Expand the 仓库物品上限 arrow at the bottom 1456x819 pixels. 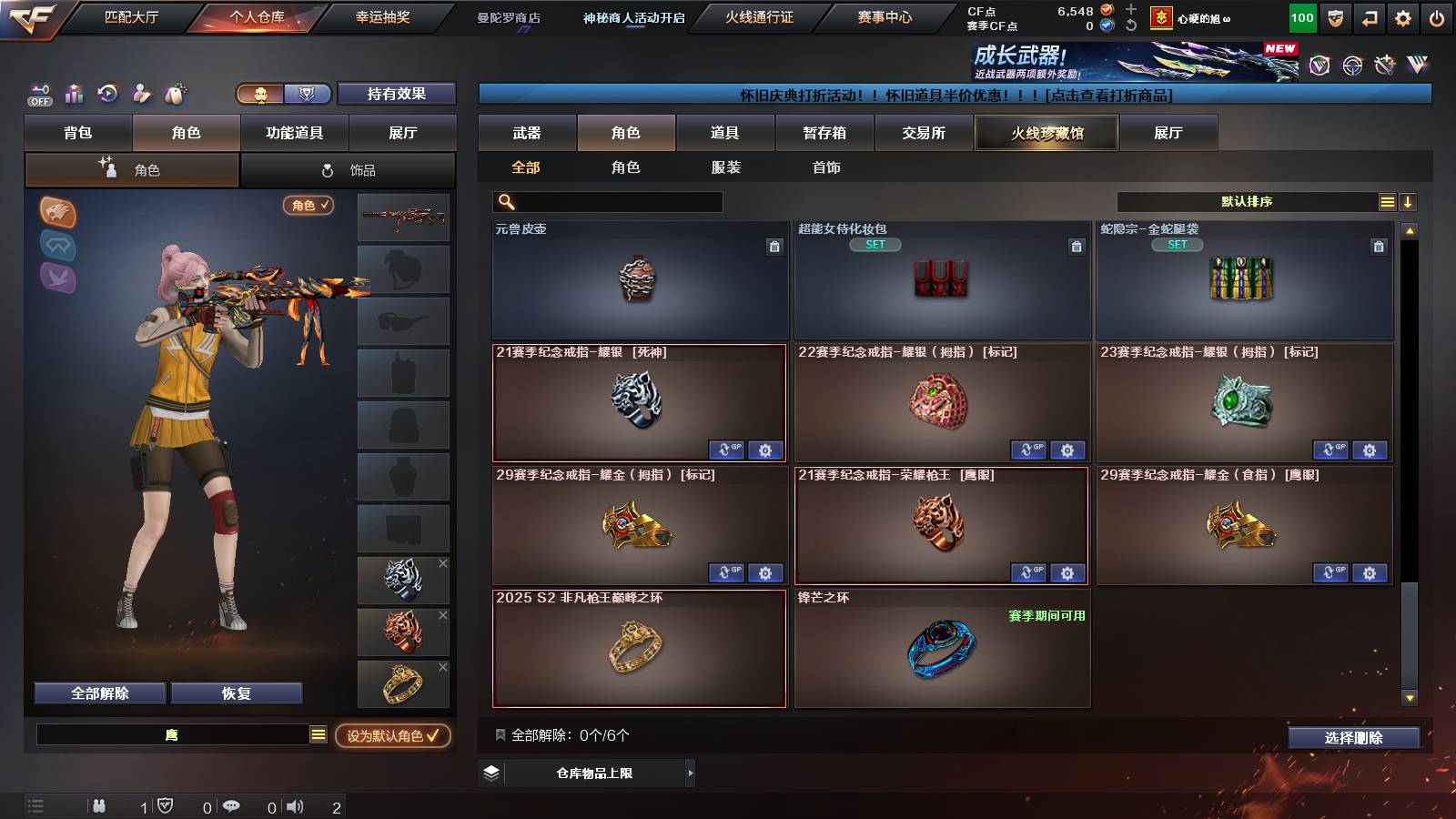coord(691,773)
